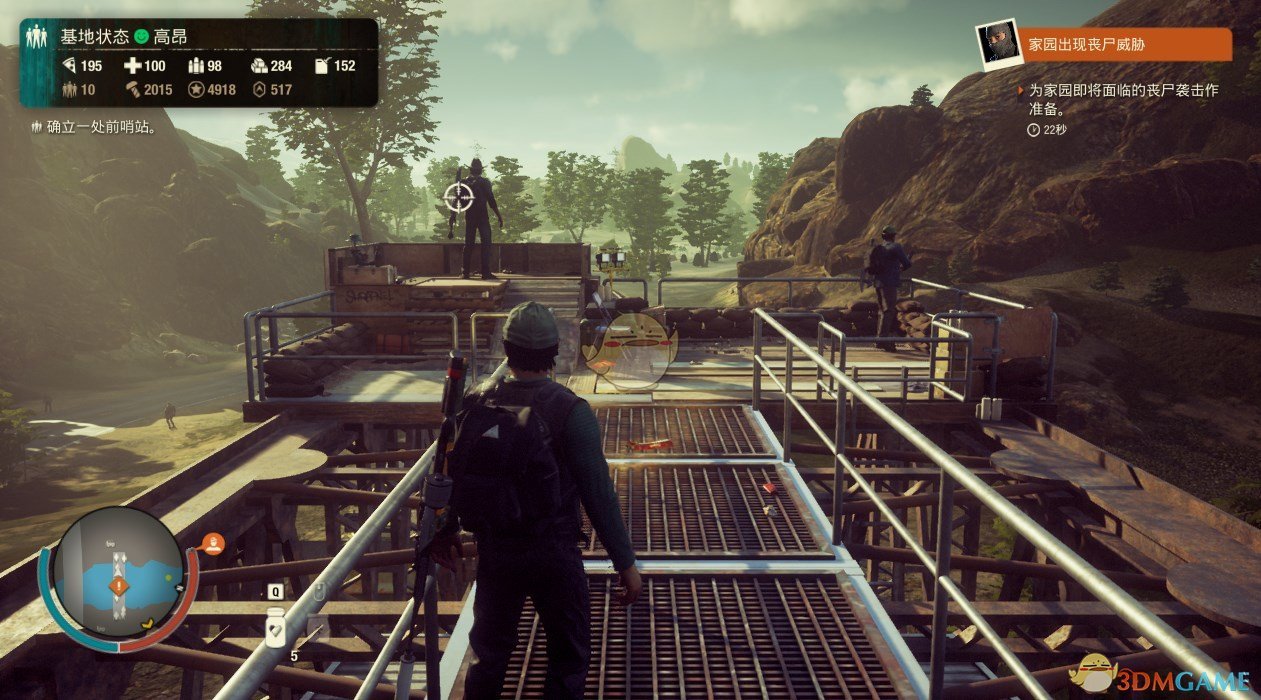This screenshot has width=1261, height=700.
Task: Click the masked portrait on the alert
Action: tap(999, 46)
